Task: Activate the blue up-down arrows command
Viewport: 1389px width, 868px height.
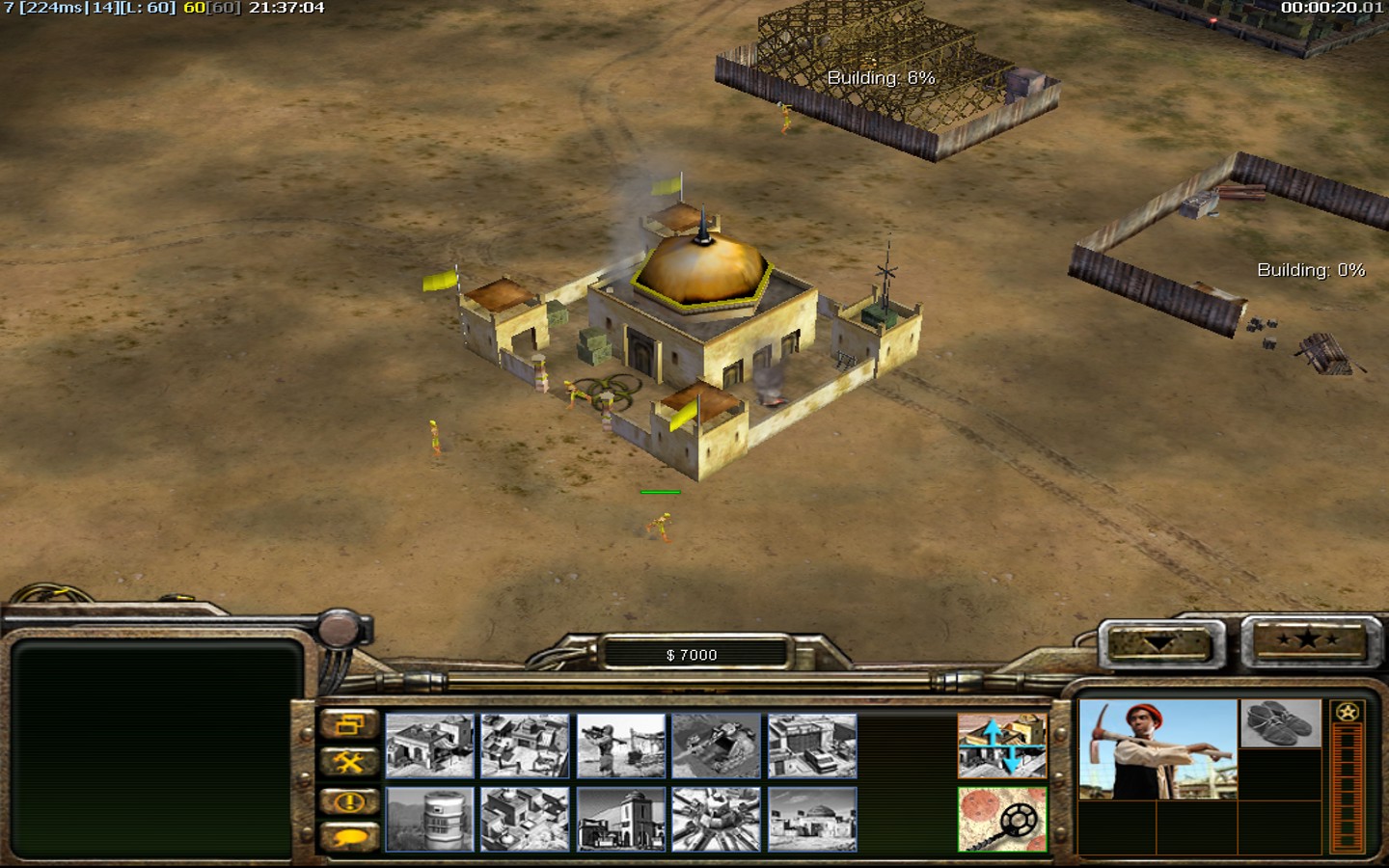Action: tap(1001, 746)
